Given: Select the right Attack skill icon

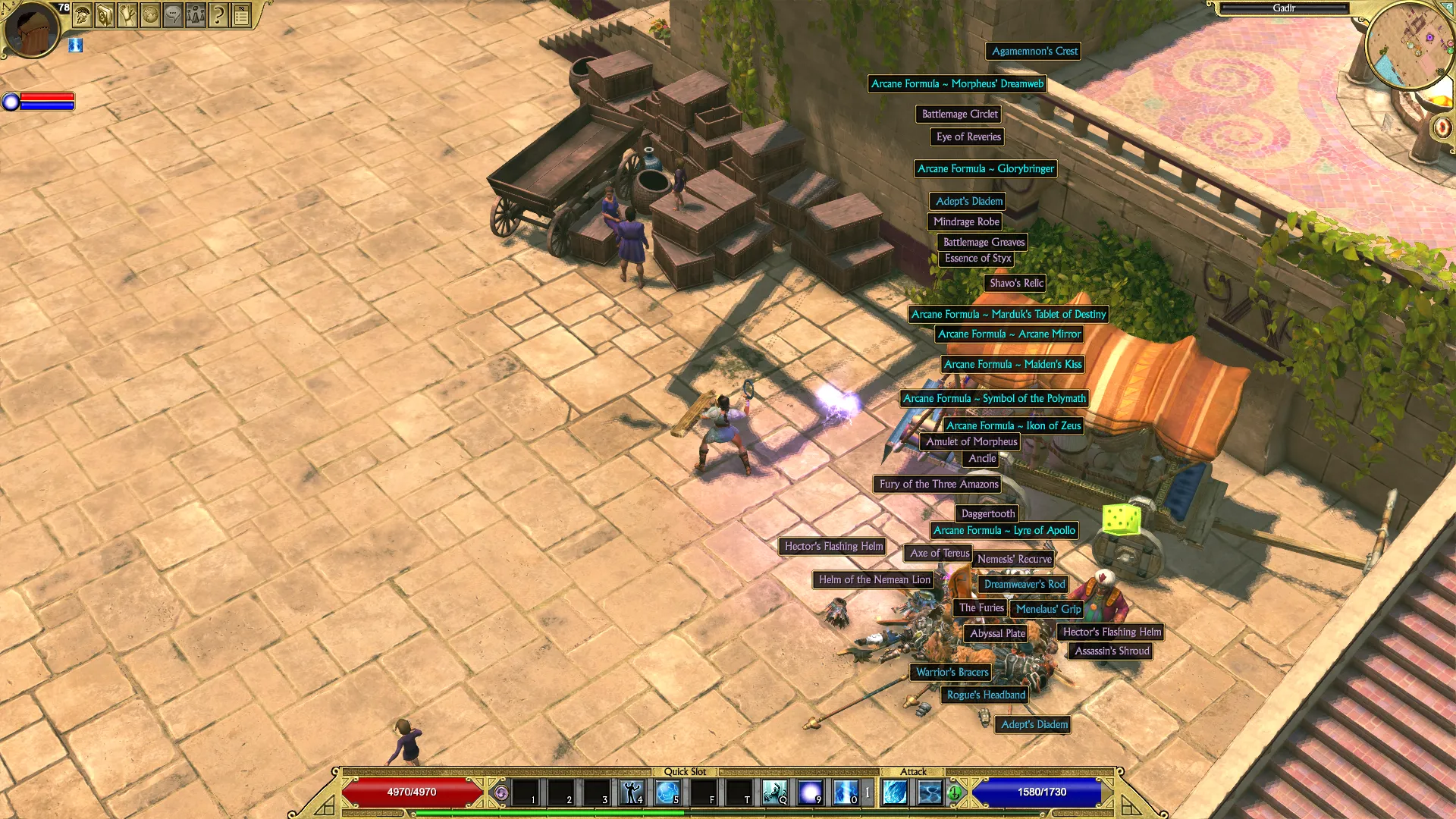Looking at the screenshot, I should click(x=930, y=792).
